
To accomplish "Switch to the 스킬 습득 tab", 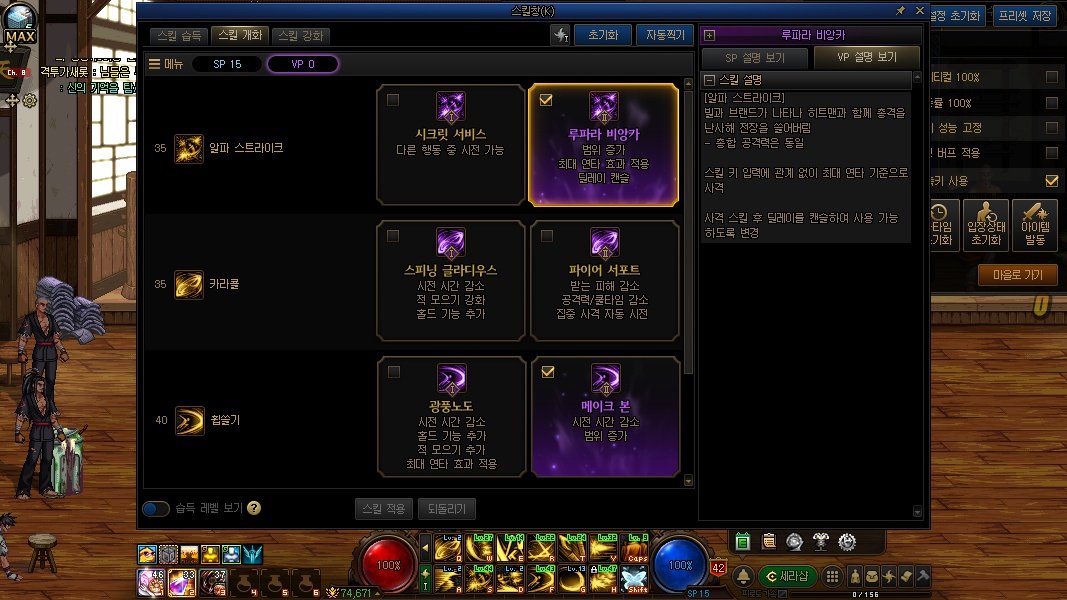I will [x=181, y=35].
